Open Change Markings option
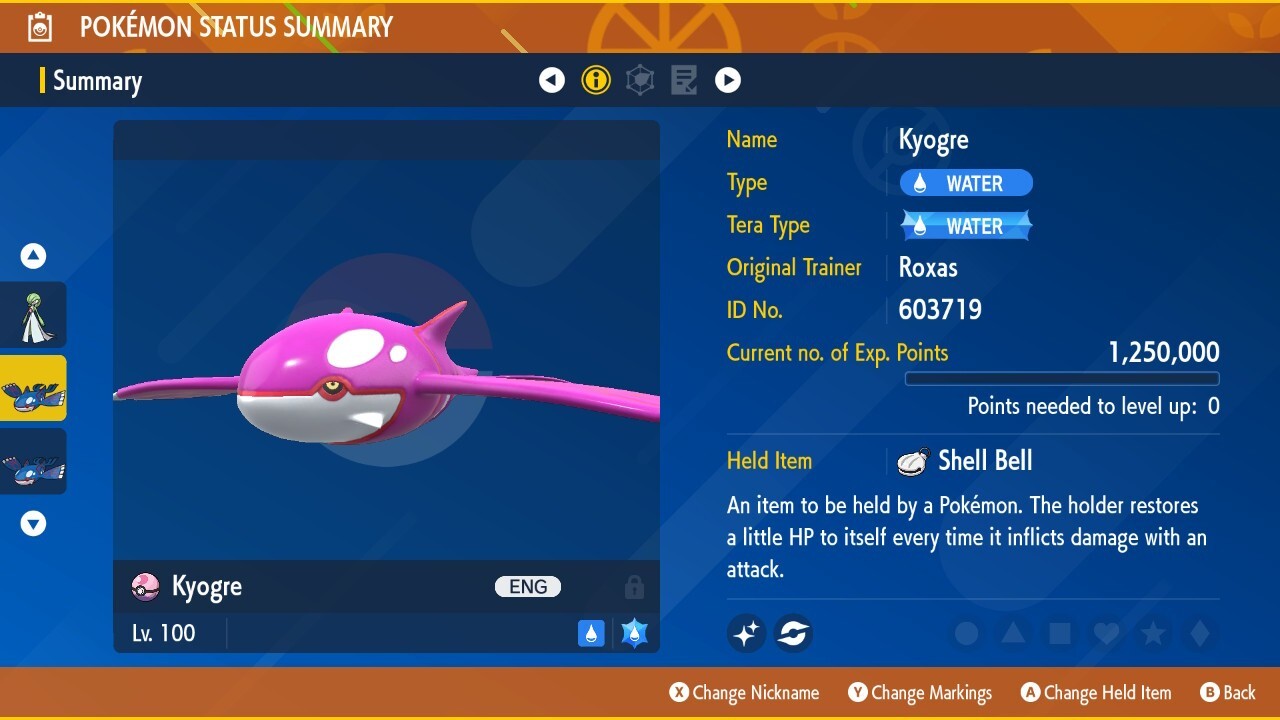1280x720 pixels. click(x=920, y=693)
